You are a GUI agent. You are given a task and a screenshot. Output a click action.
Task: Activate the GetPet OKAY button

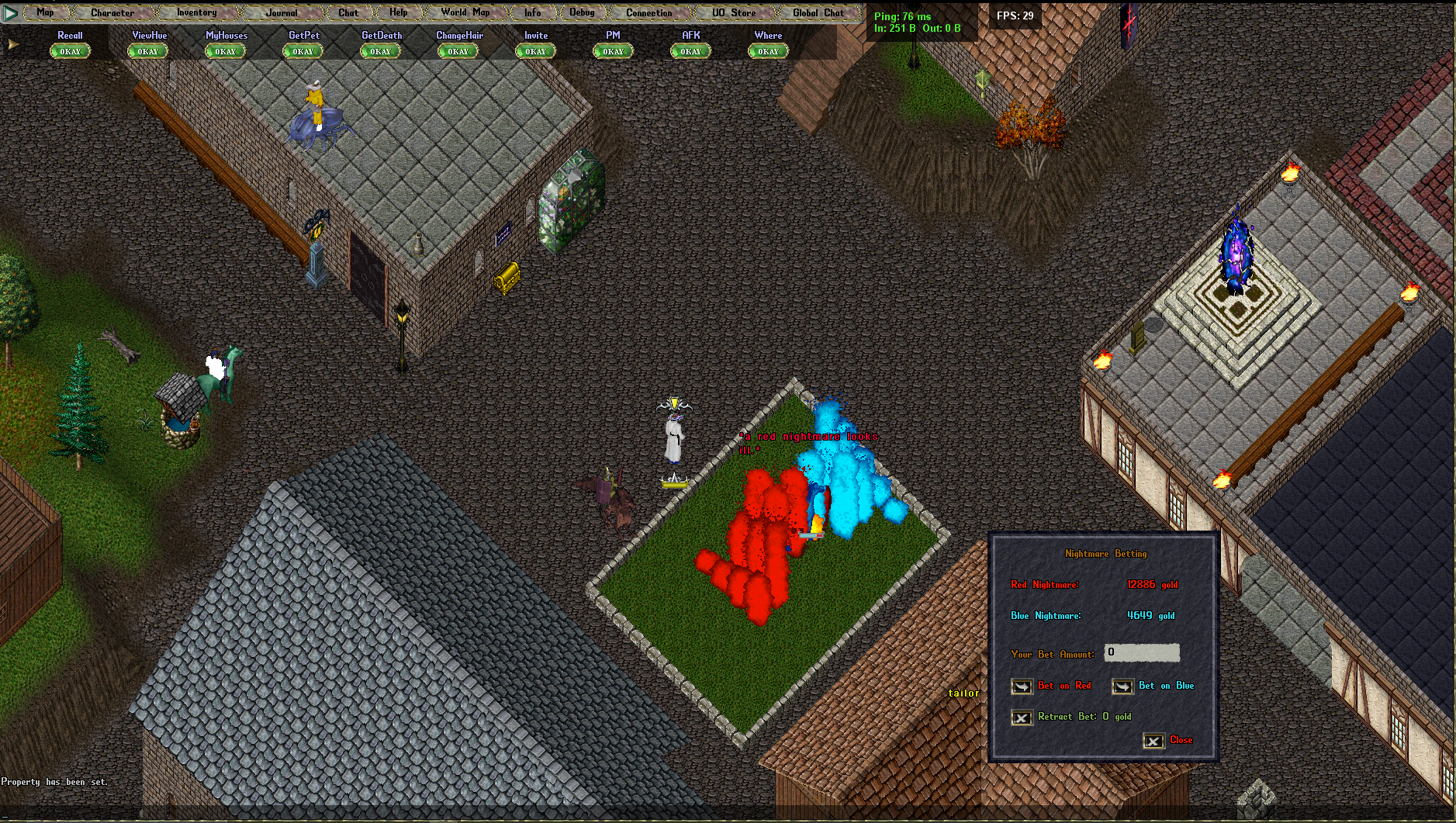(303, 51)
